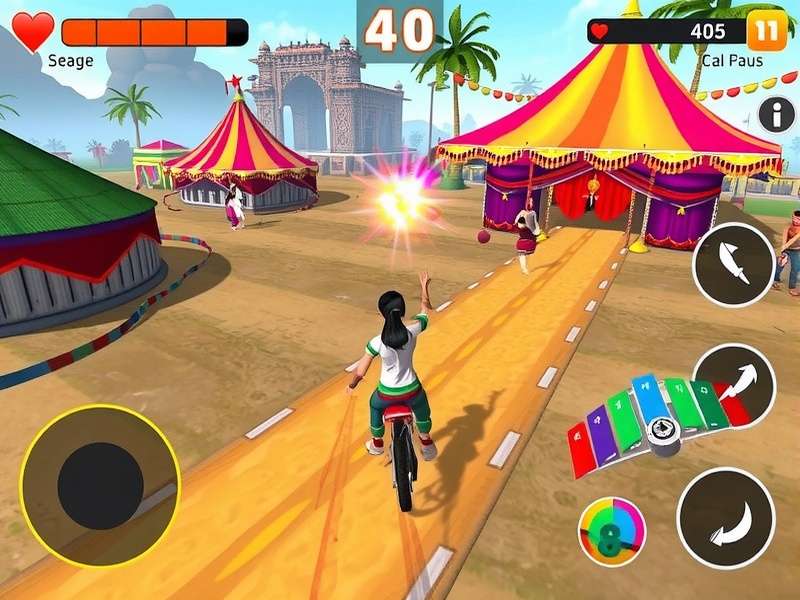Viewport: 800px width, 600px height.
Task: Tap the orange pause button
Action: [768, 31]
